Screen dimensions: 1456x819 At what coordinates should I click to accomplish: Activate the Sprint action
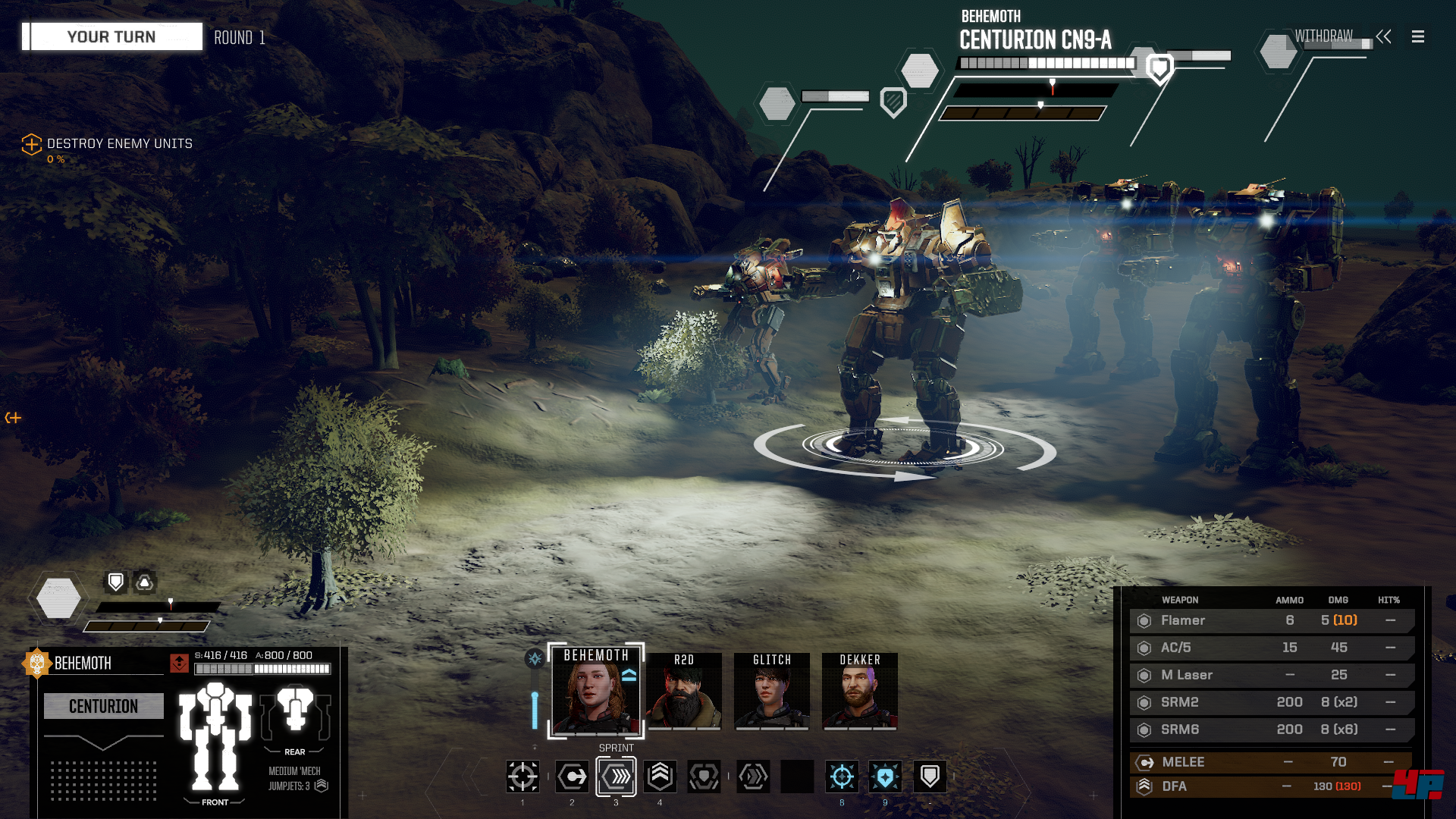point(616,777)
